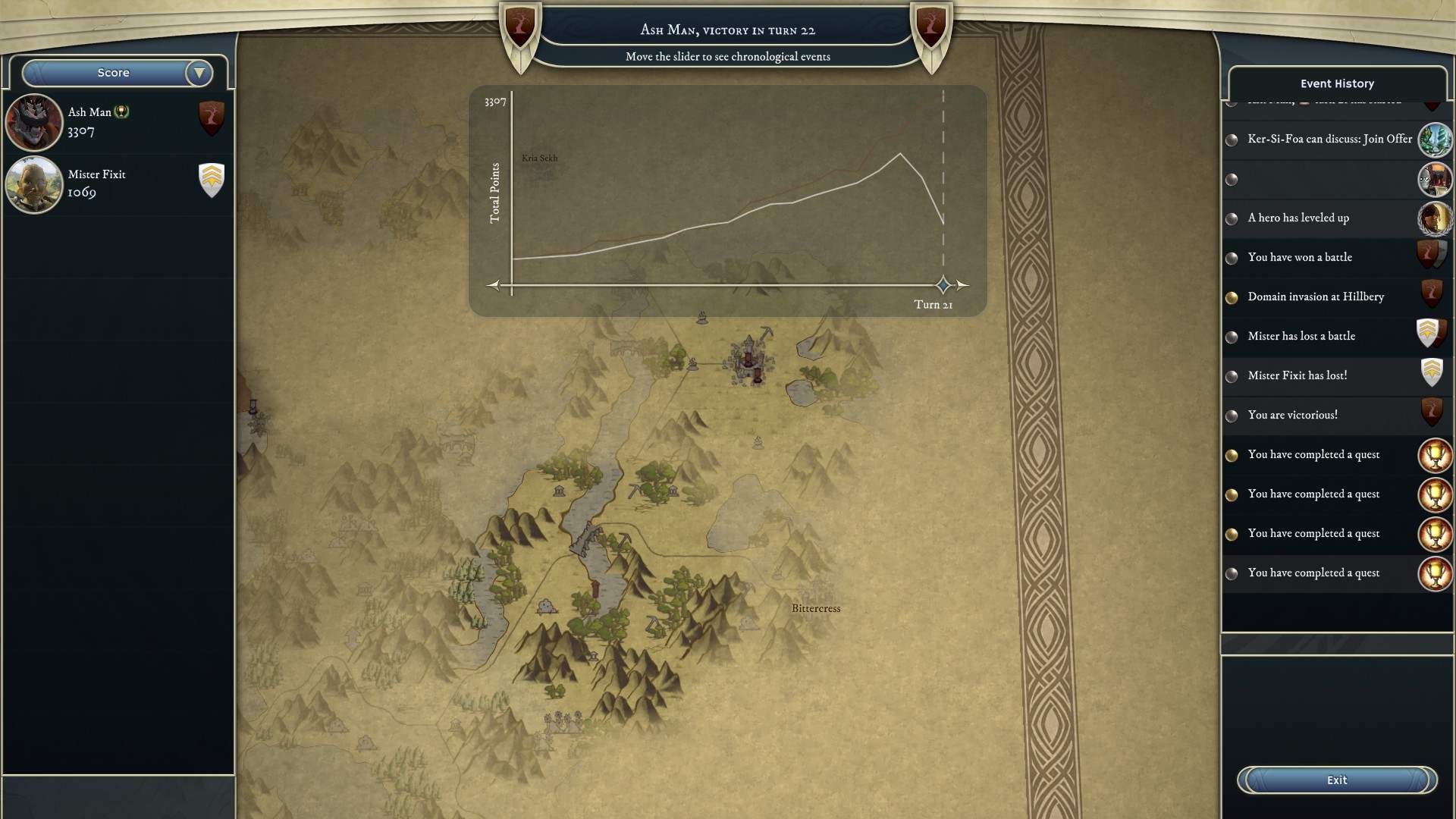Screen dimensions: 1456x819
Task: Click the timeline slider diamond handle
Action: coord(943,285)
